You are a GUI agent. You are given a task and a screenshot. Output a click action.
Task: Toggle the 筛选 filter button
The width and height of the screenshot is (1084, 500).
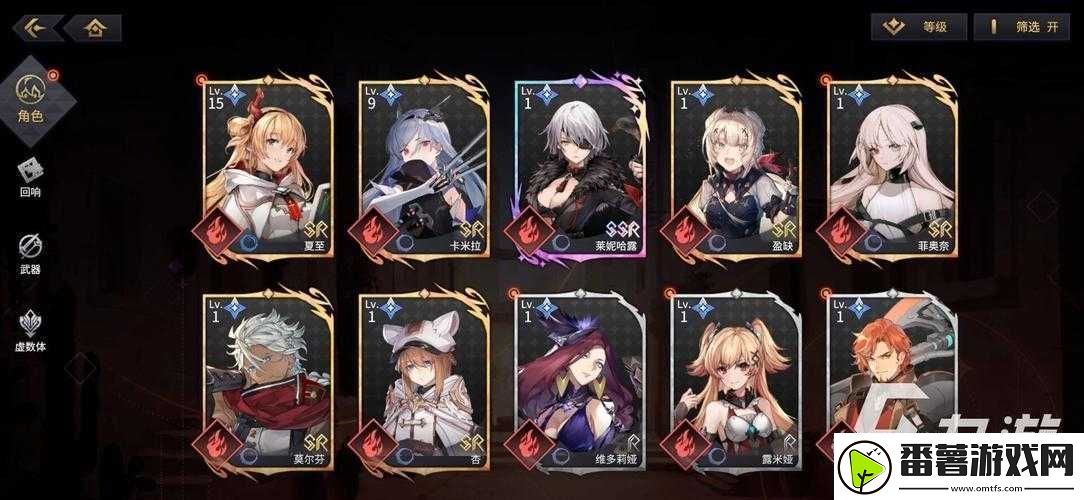(x=1020, y=27)
